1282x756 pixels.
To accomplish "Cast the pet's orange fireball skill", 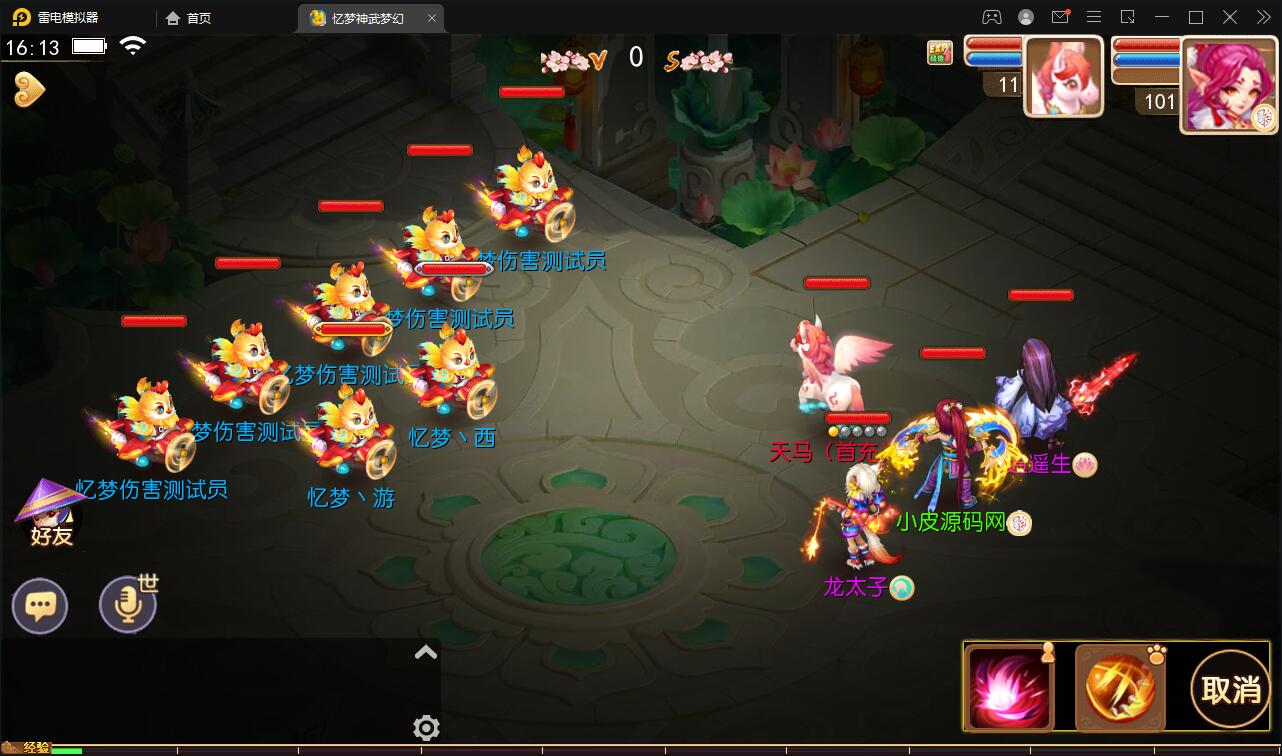I will click(1120, 687).
